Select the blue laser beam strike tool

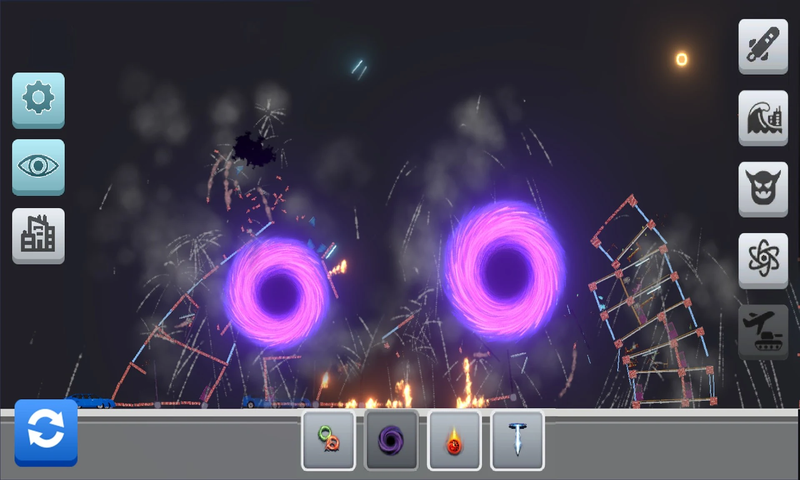coord(517,440)
